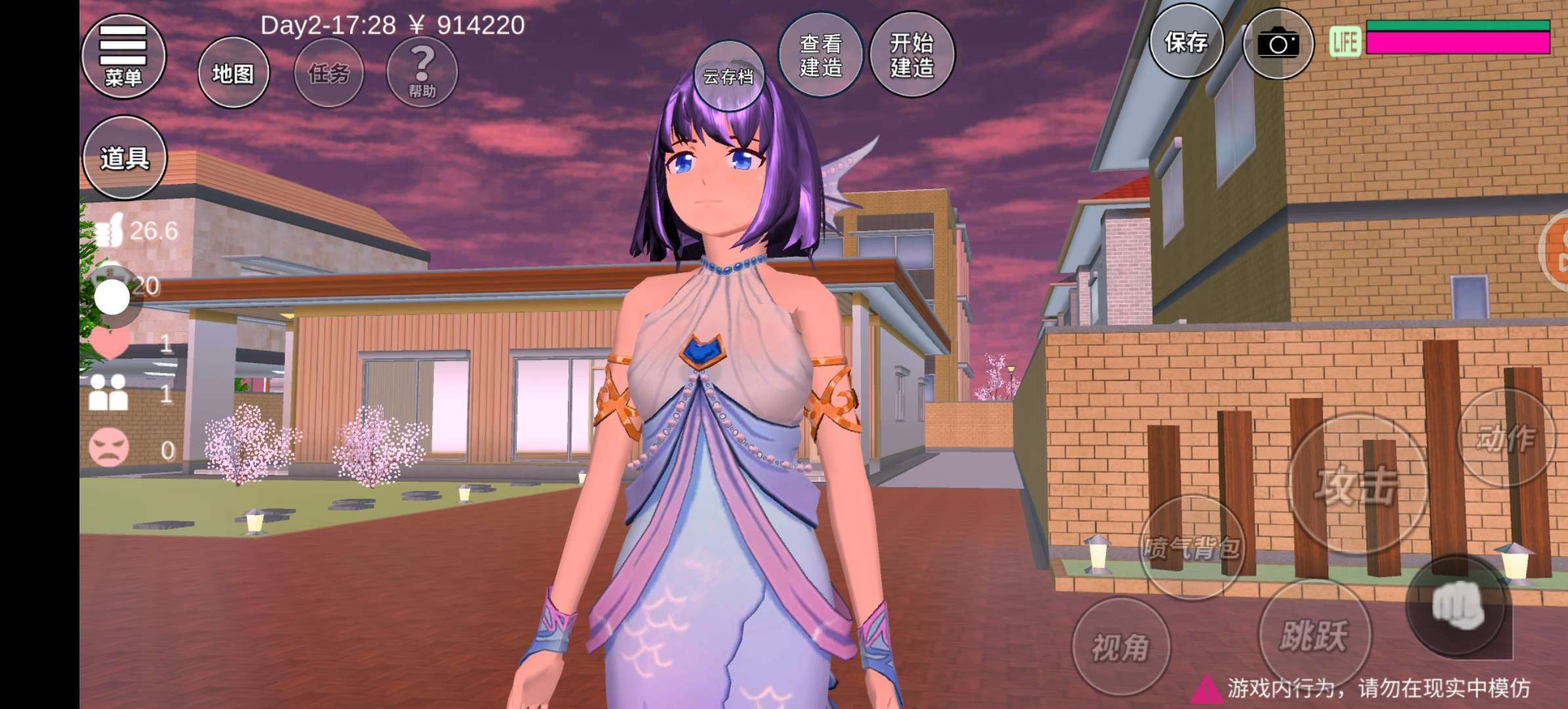
Task: Show the 任务 mission list
Action: click(x=328, y=73)
